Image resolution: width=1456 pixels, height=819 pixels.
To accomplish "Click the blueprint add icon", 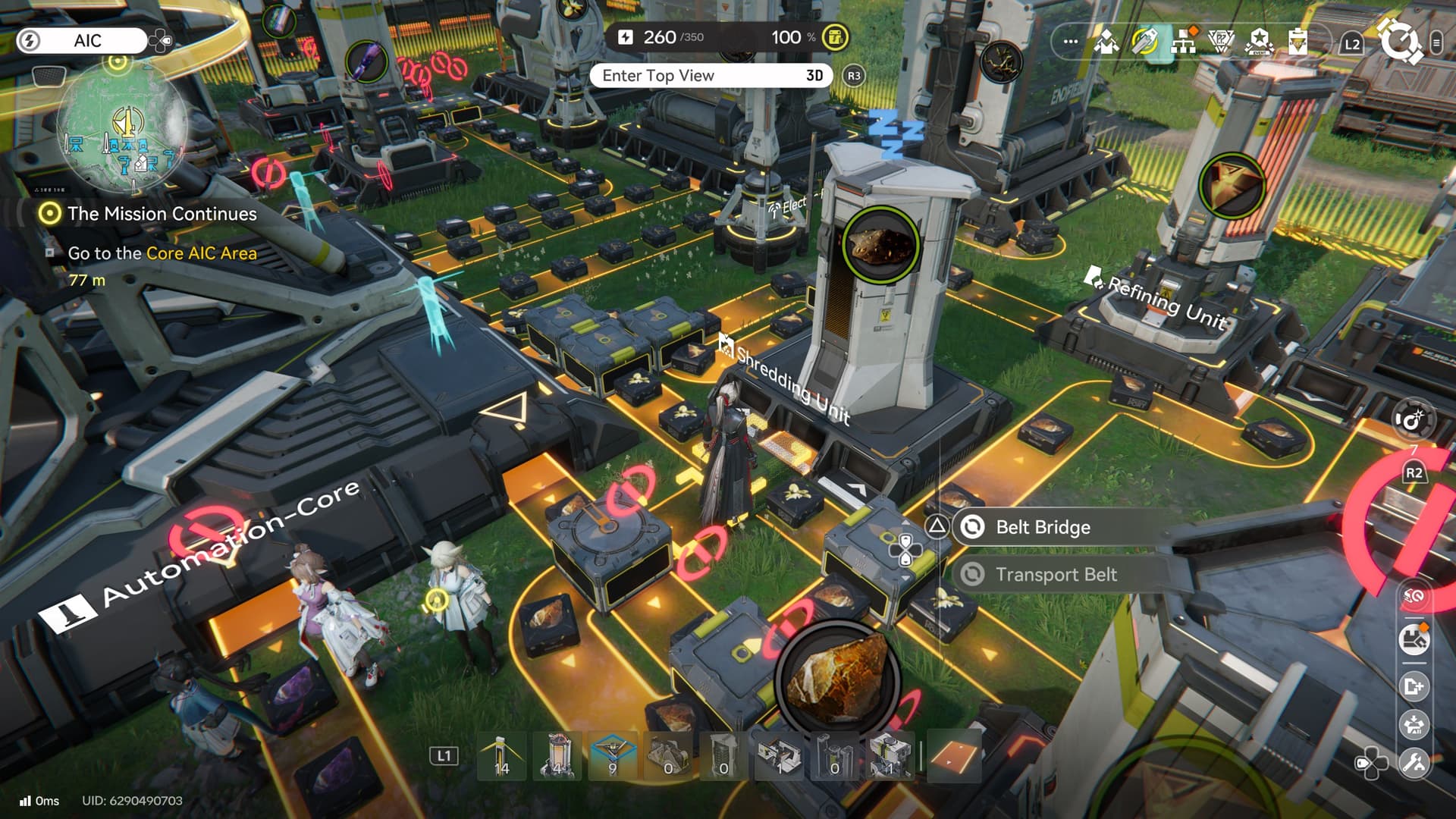I will point(1414,686).
